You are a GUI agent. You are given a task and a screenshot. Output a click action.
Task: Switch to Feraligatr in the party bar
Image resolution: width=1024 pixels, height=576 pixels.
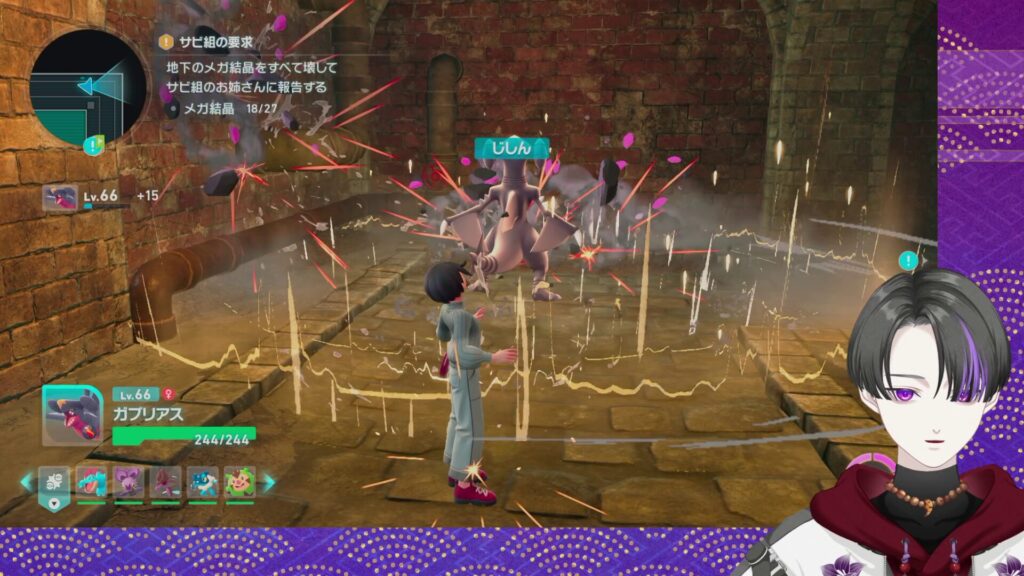[x=91, y=483]
